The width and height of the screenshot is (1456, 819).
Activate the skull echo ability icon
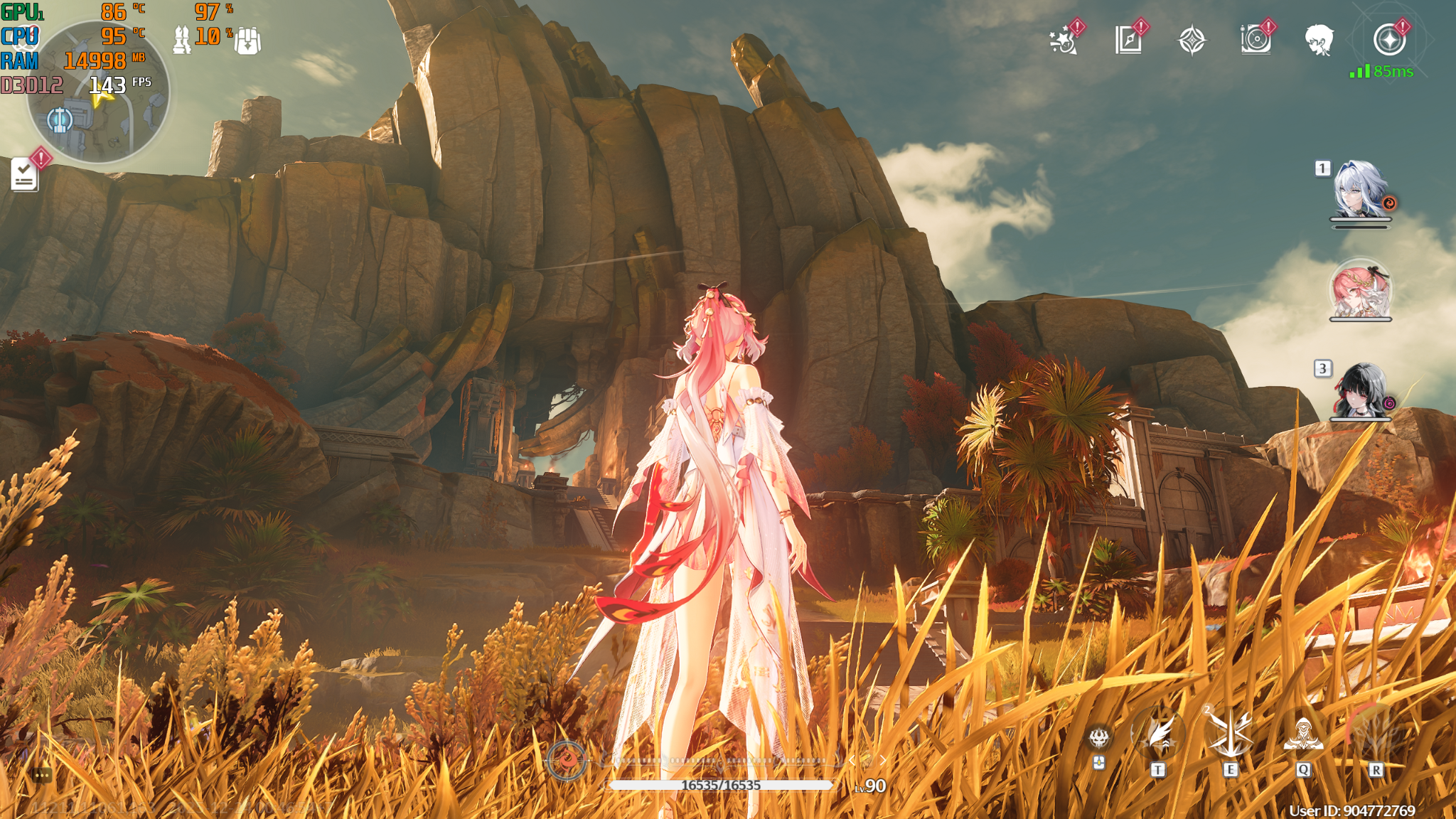[x=1099, y=739]
